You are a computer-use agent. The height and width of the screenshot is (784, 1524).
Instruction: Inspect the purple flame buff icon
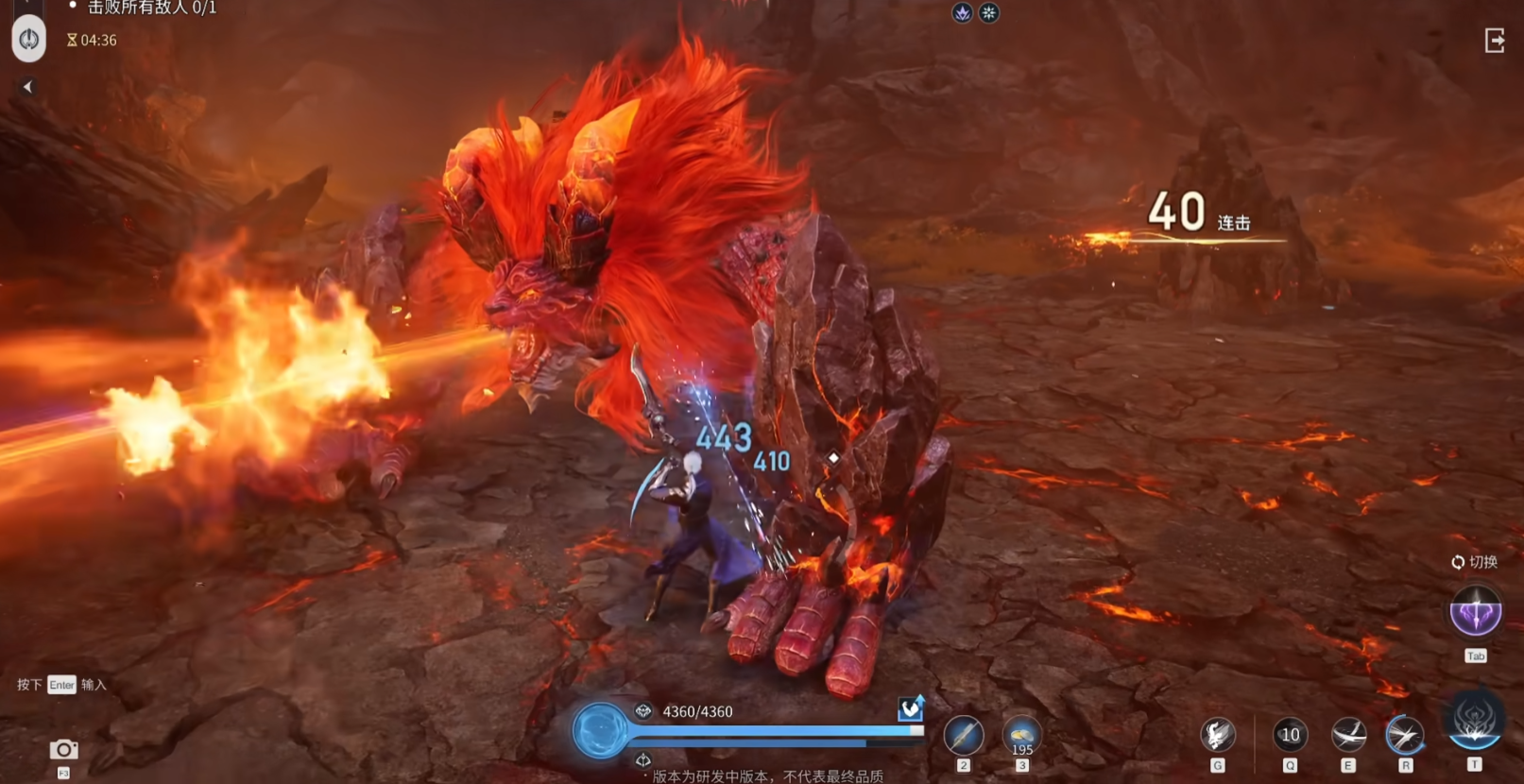click(962, 12)
